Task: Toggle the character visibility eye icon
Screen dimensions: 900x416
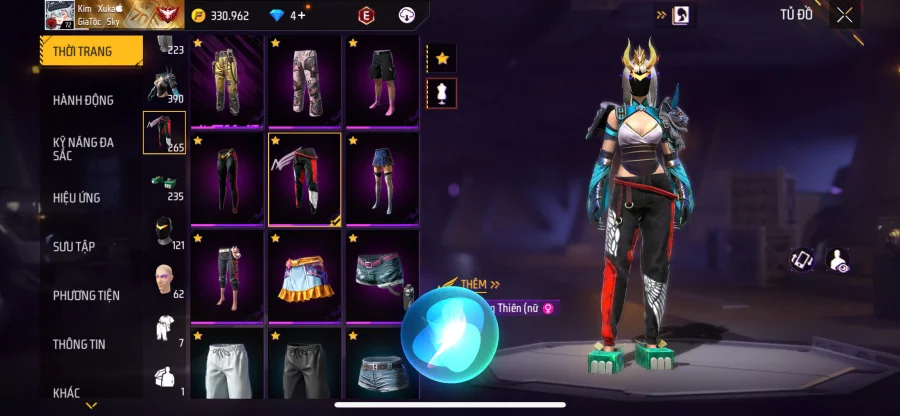Action: point(840,260)
